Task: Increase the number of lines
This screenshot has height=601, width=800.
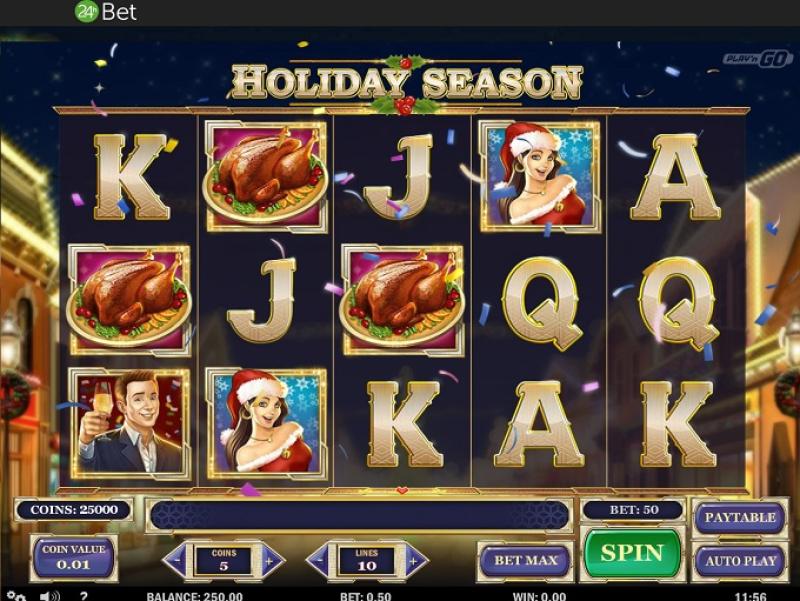Action: [x=412, y=561]
